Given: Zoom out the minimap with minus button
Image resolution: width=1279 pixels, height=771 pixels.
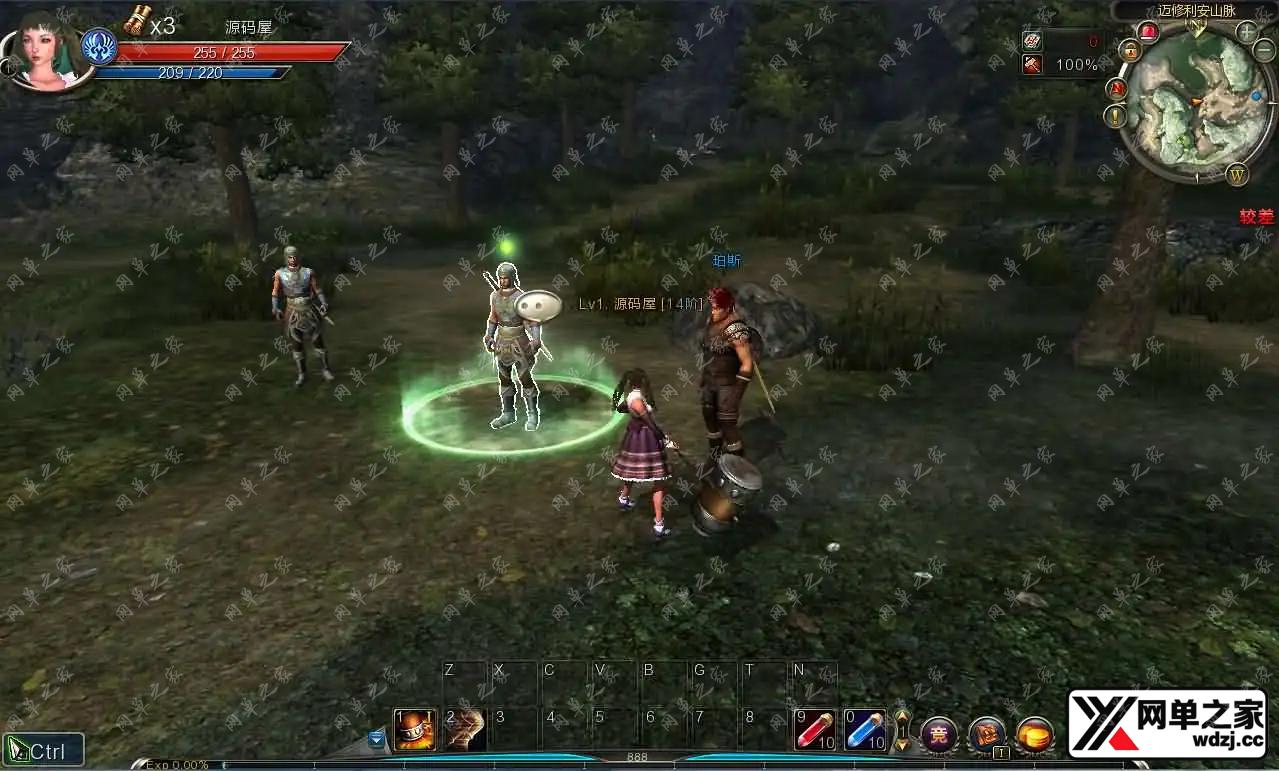Looking at the screenshot, I should click(1265, 50).
